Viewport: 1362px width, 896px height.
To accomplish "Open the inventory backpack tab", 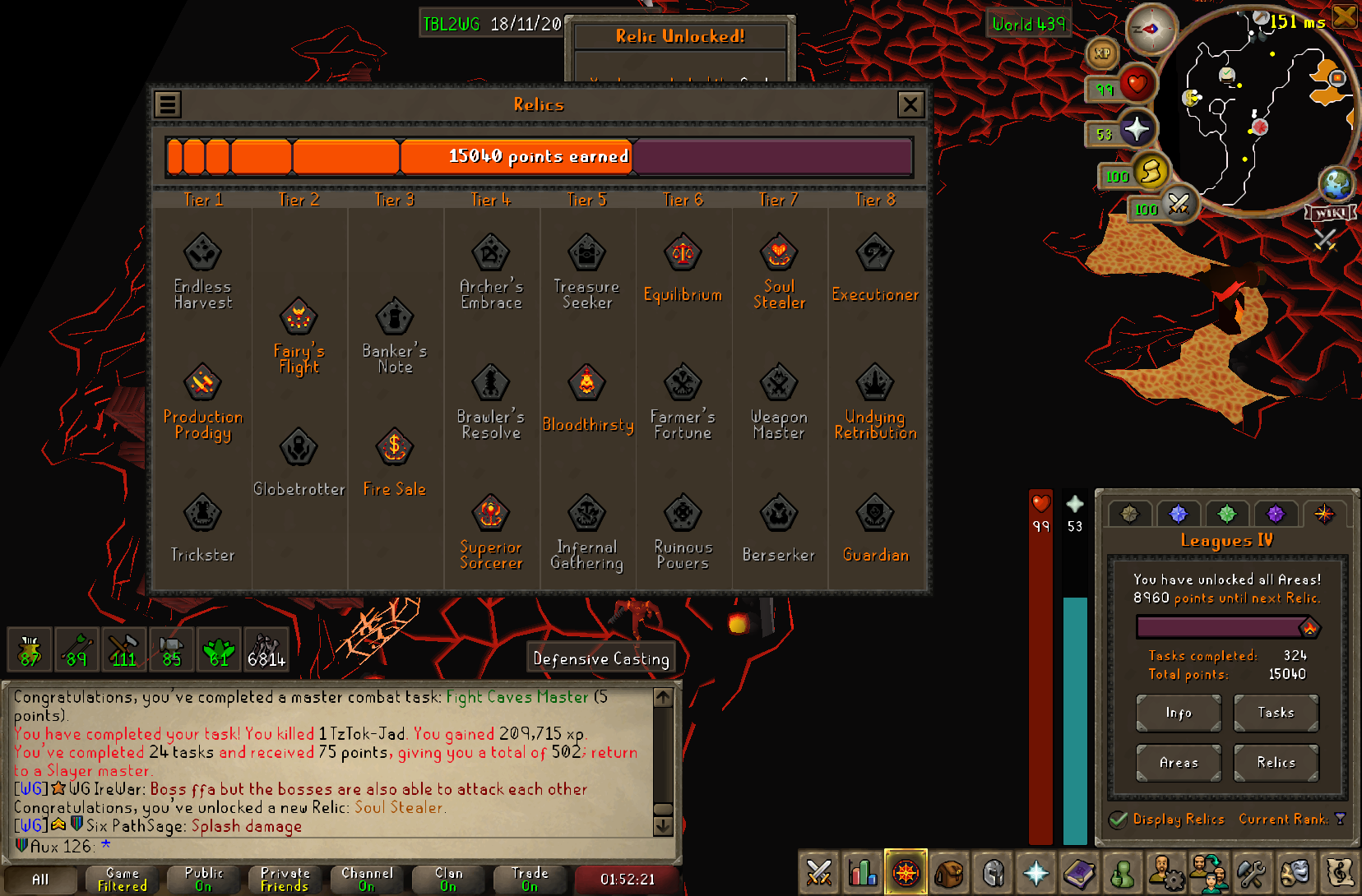I will [x=949, y=873].
